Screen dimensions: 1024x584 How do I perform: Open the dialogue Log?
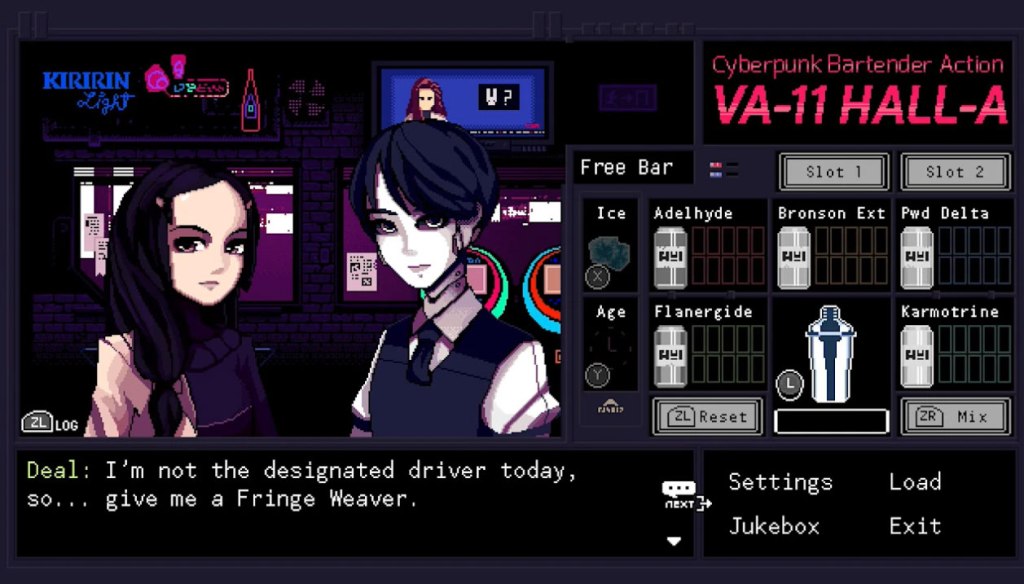point(50,423)
